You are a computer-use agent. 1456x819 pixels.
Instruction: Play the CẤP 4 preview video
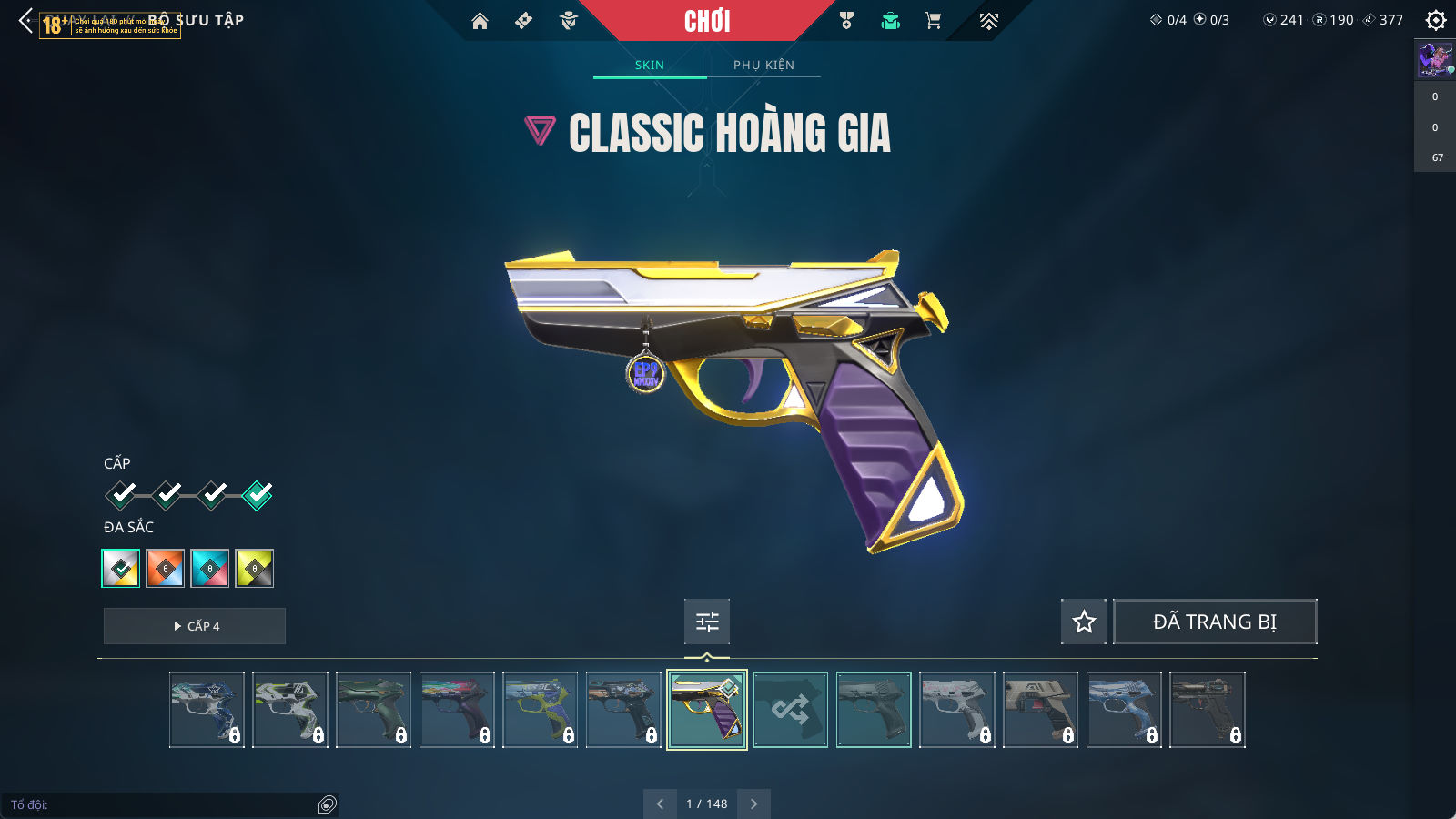tap(195, 626)
